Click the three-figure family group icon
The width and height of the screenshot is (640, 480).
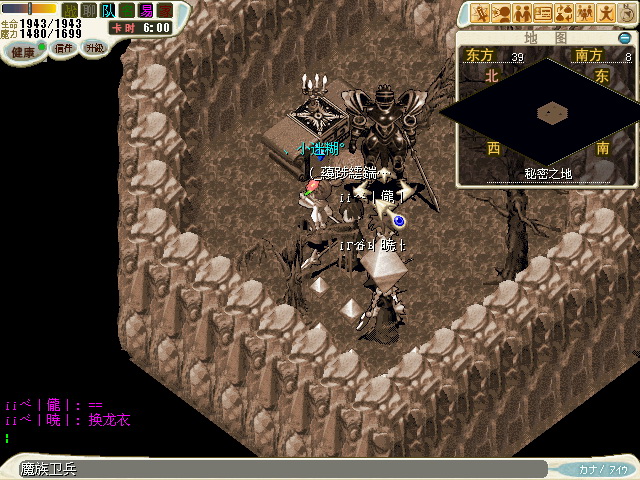click(x=585, y=13)
